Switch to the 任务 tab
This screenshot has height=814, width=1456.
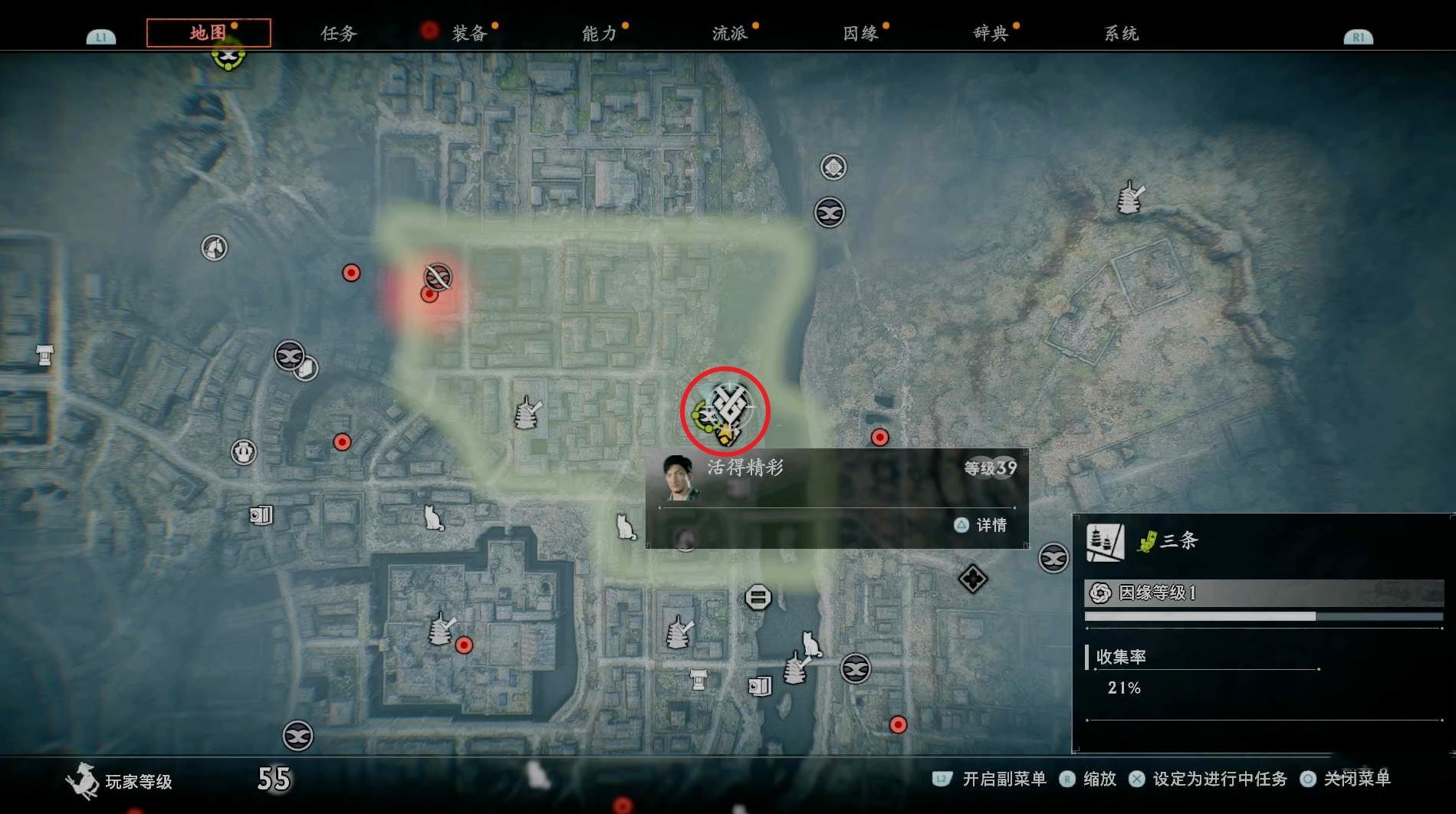pos(339,34)
